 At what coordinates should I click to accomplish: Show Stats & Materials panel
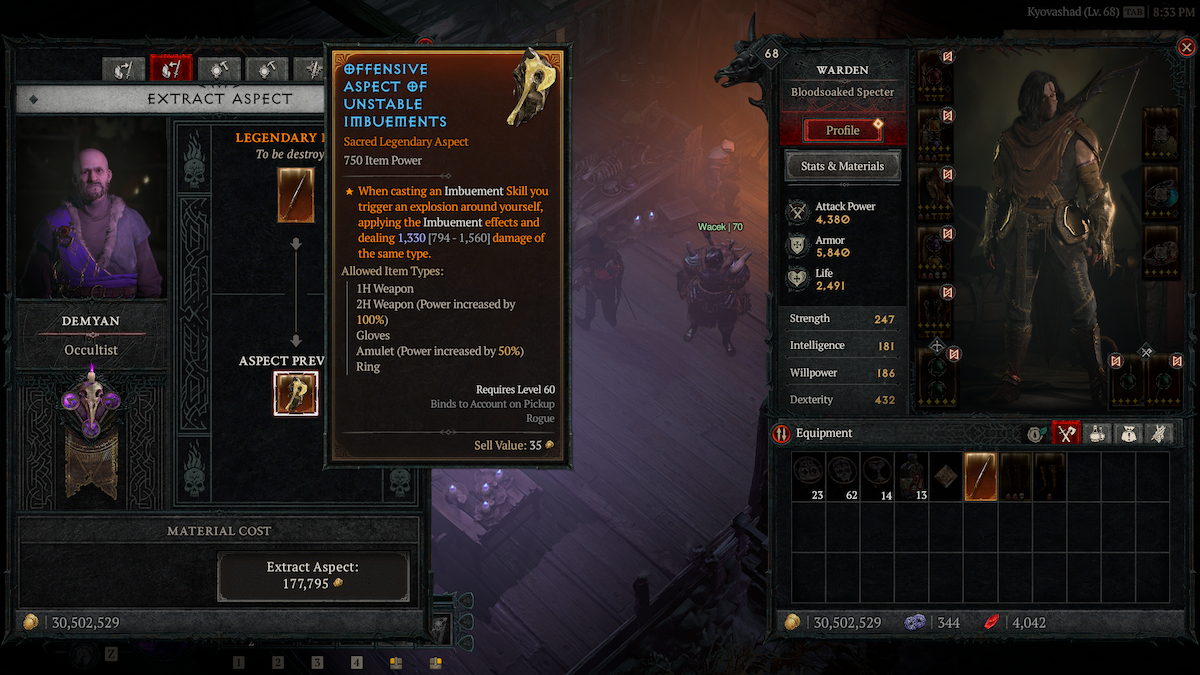[x=842, y=166]
